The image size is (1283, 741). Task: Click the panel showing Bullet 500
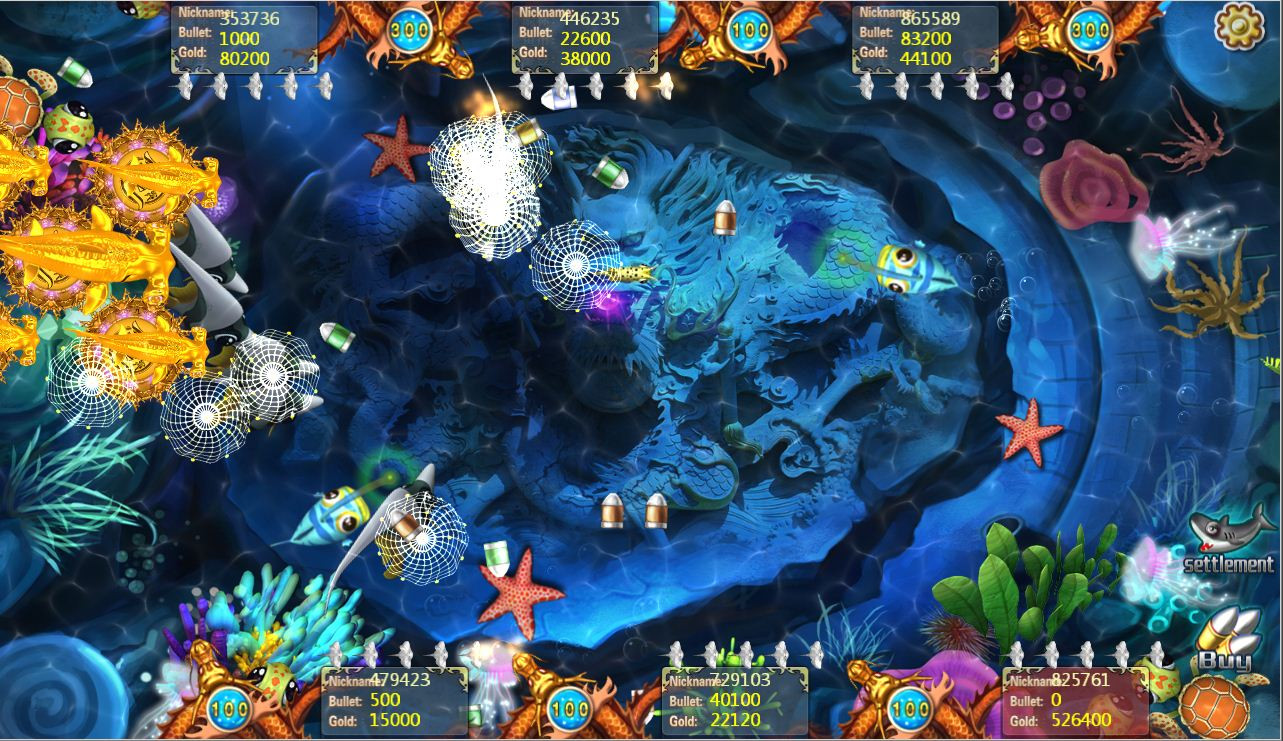click(x=397, y=698)
